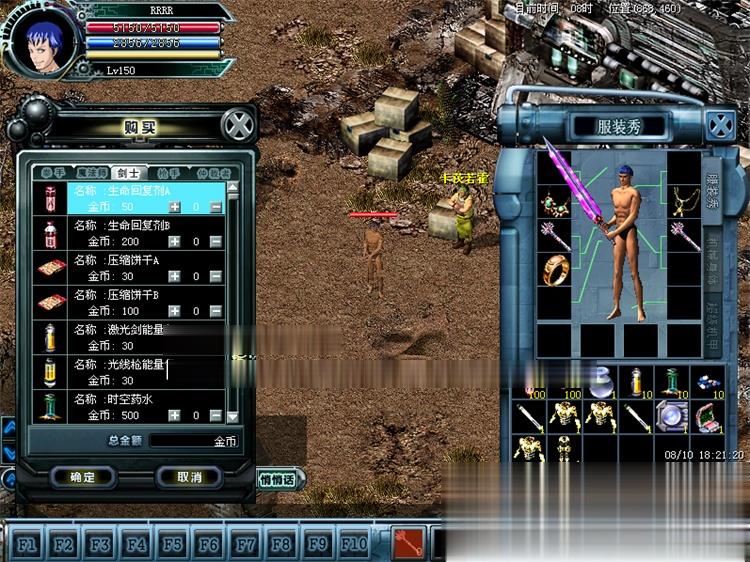The width and height of the screenshot is (750, 562).
Task: Activate the F1 hotkey slot
Action: coord(27,544)
